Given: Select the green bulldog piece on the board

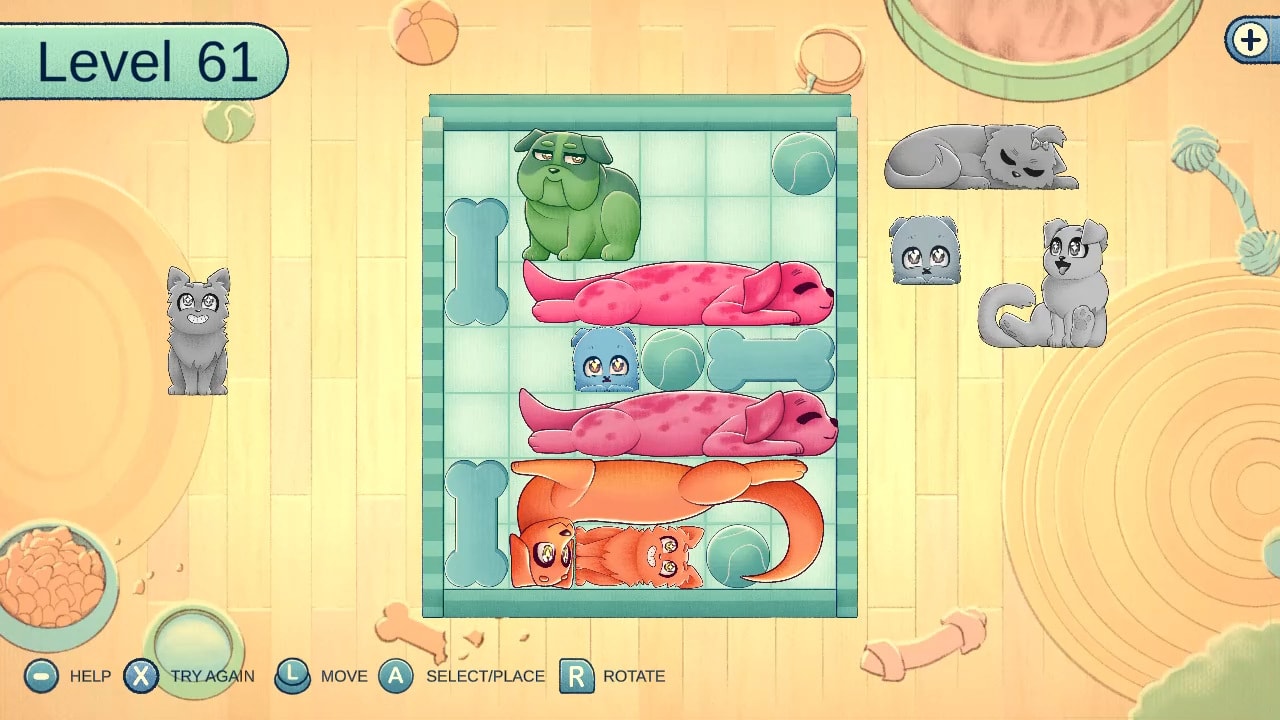Looking at the screenshot, I should 575,195.
